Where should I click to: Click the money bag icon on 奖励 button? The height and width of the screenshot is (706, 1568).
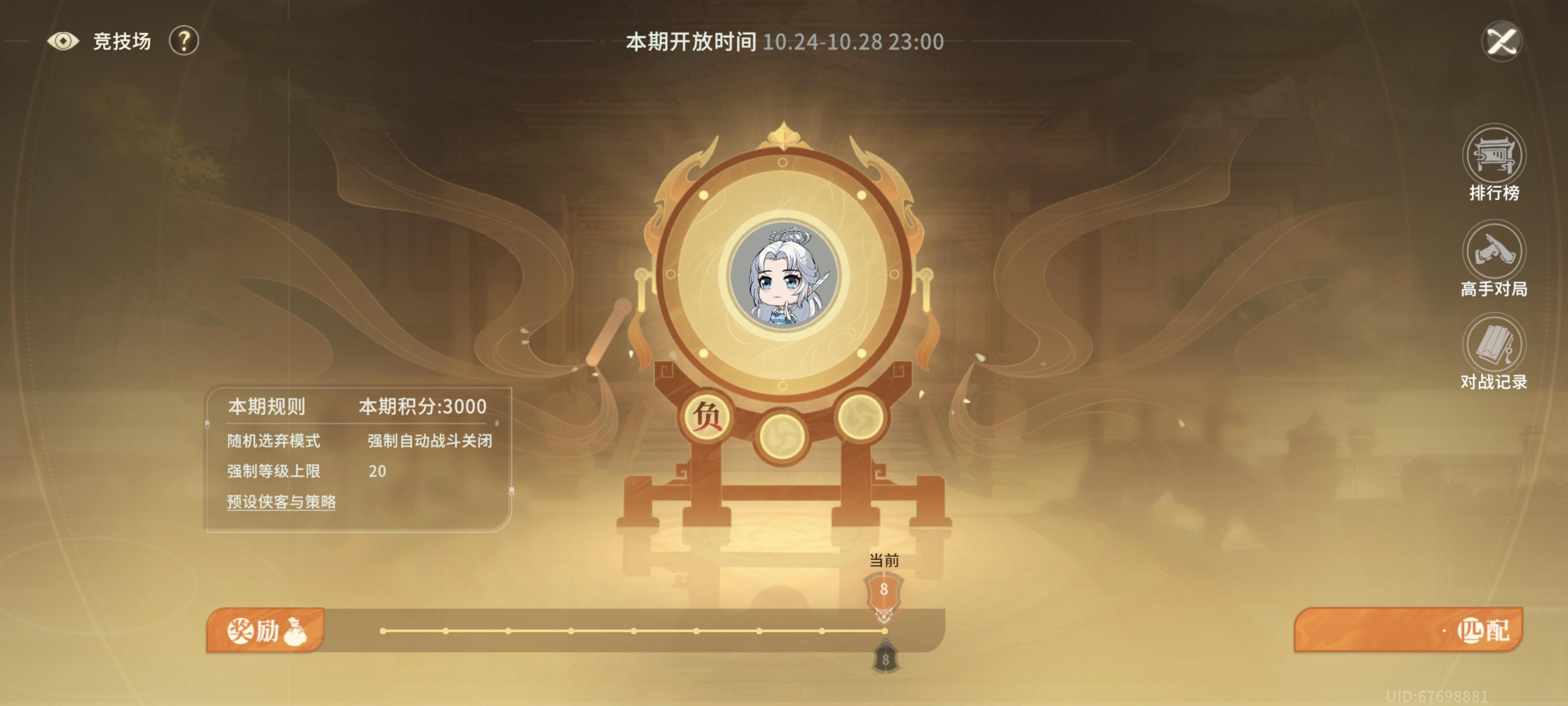296,631
